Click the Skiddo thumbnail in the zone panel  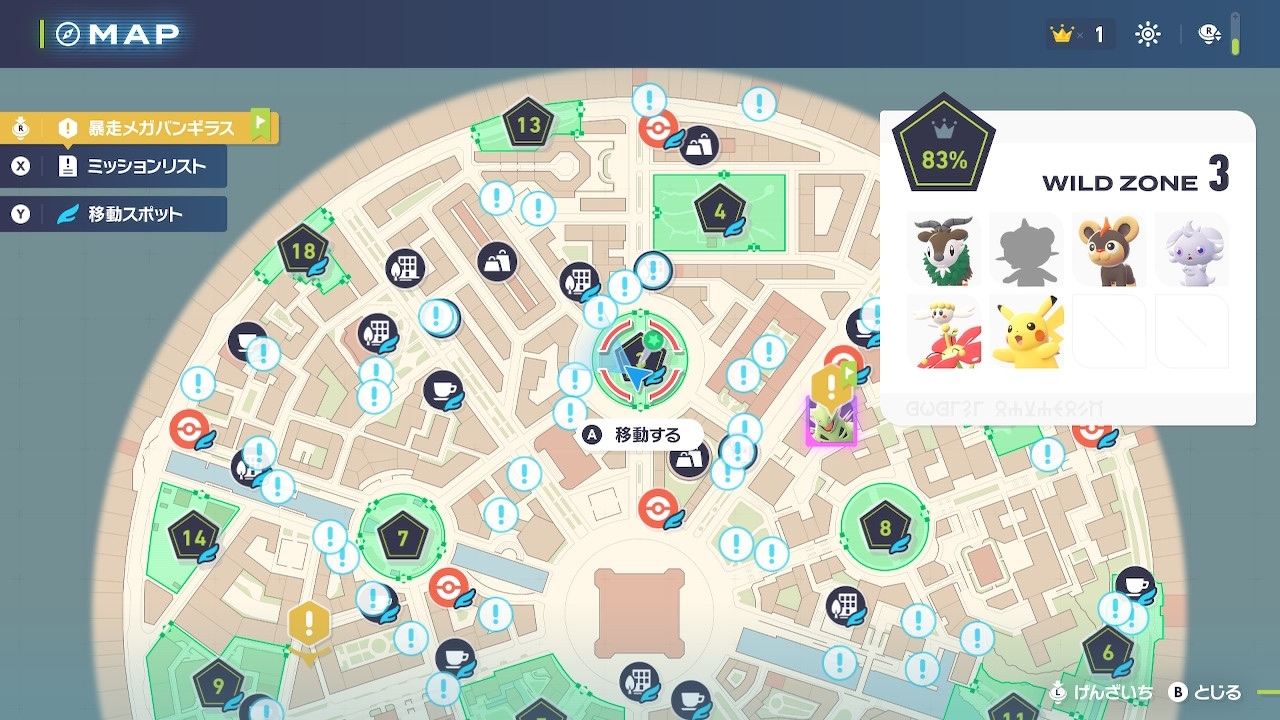pos(942,249)
